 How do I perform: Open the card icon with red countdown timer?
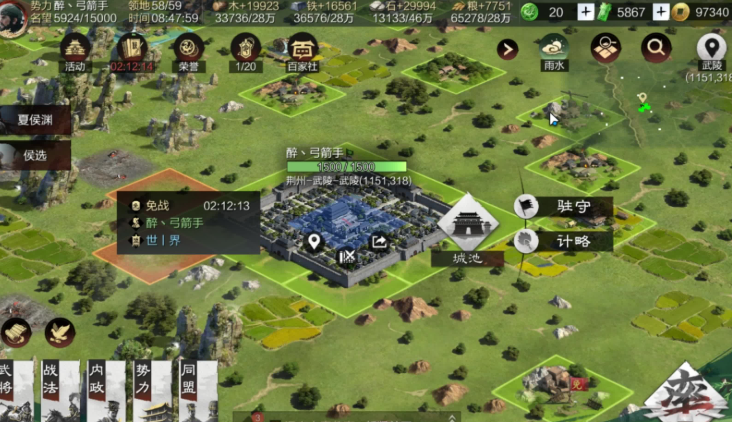tap(132, 50)
